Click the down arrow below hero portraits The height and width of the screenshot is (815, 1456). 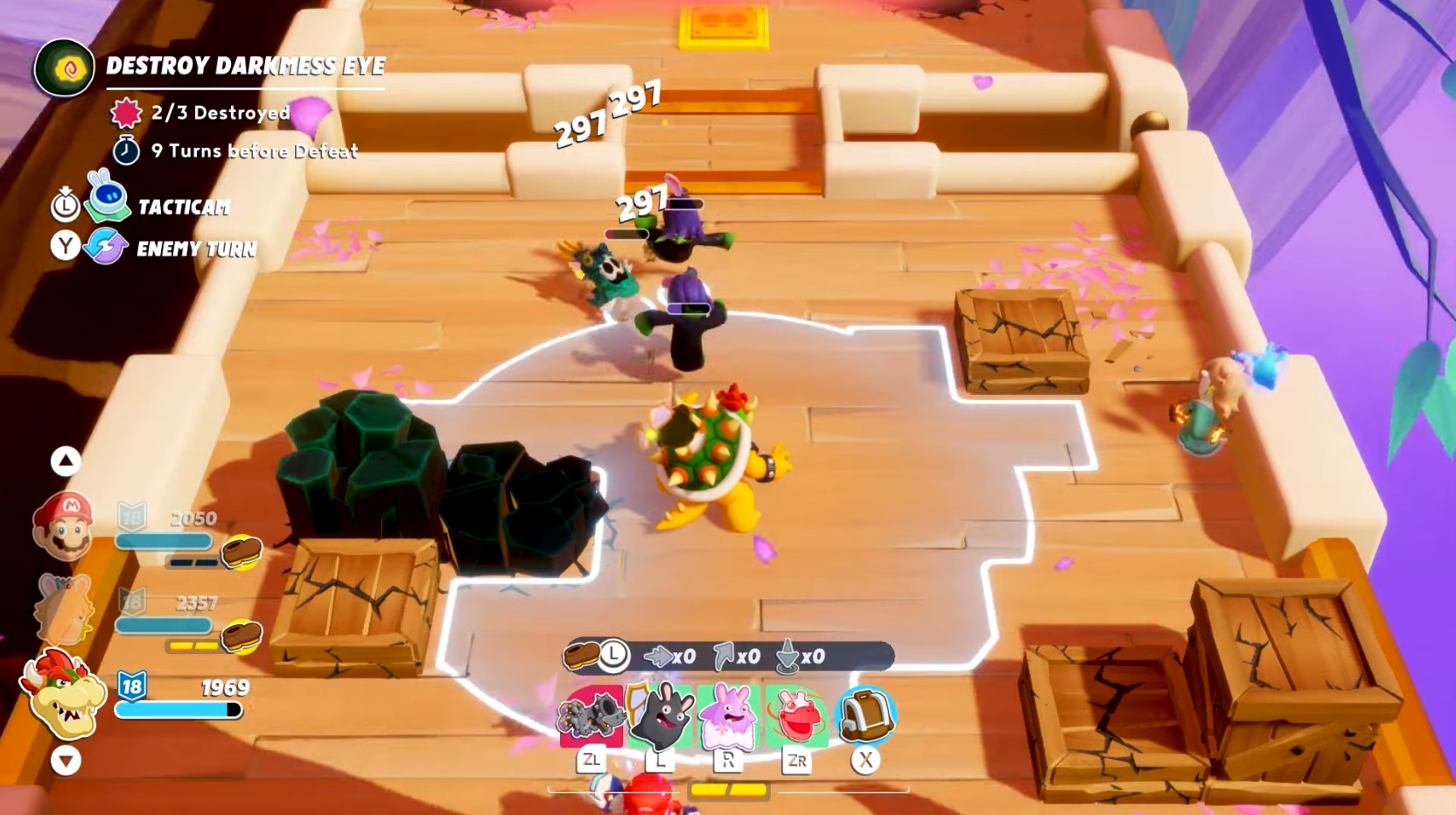66,761
